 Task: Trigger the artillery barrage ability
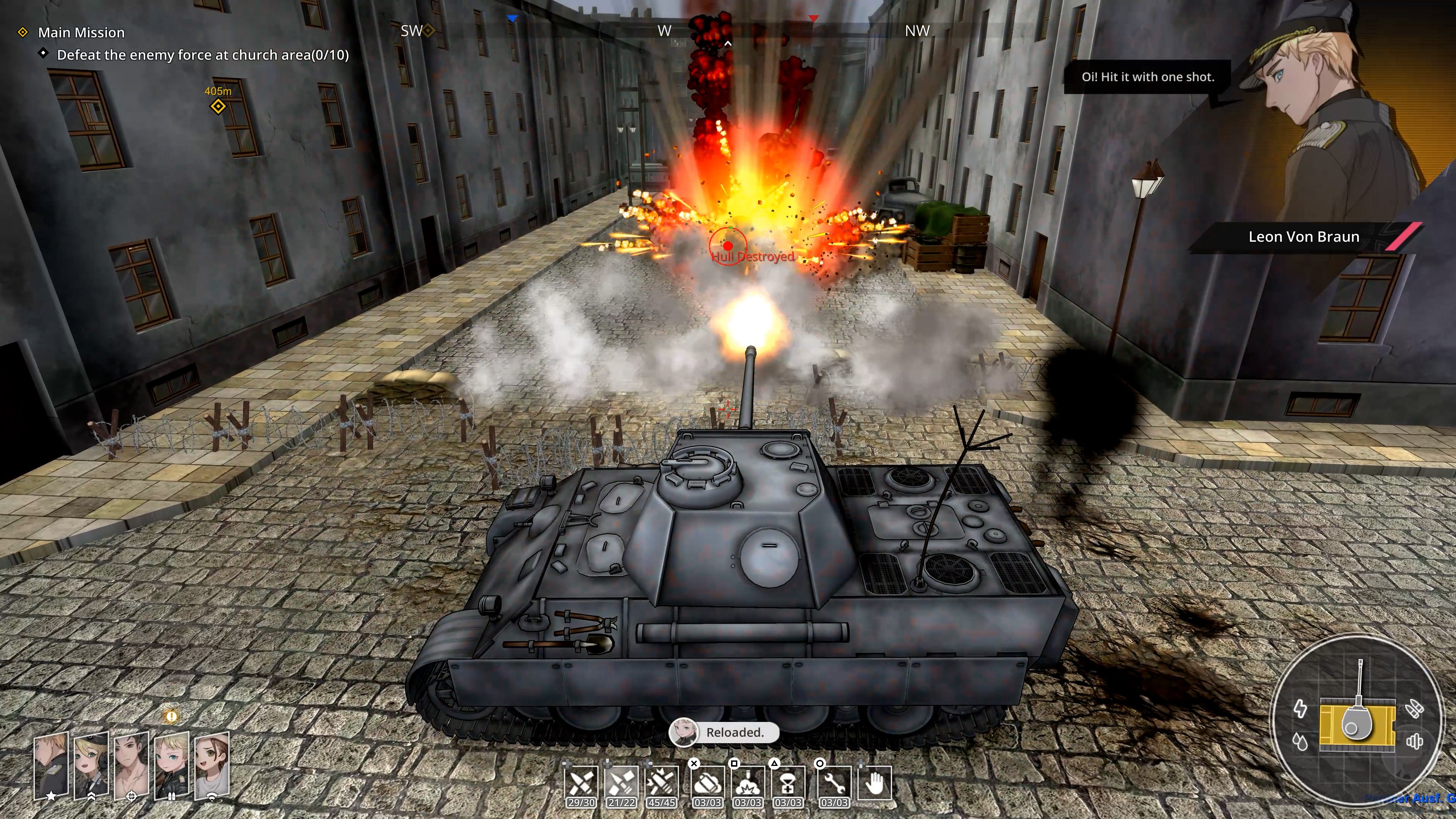pos(748,784)
